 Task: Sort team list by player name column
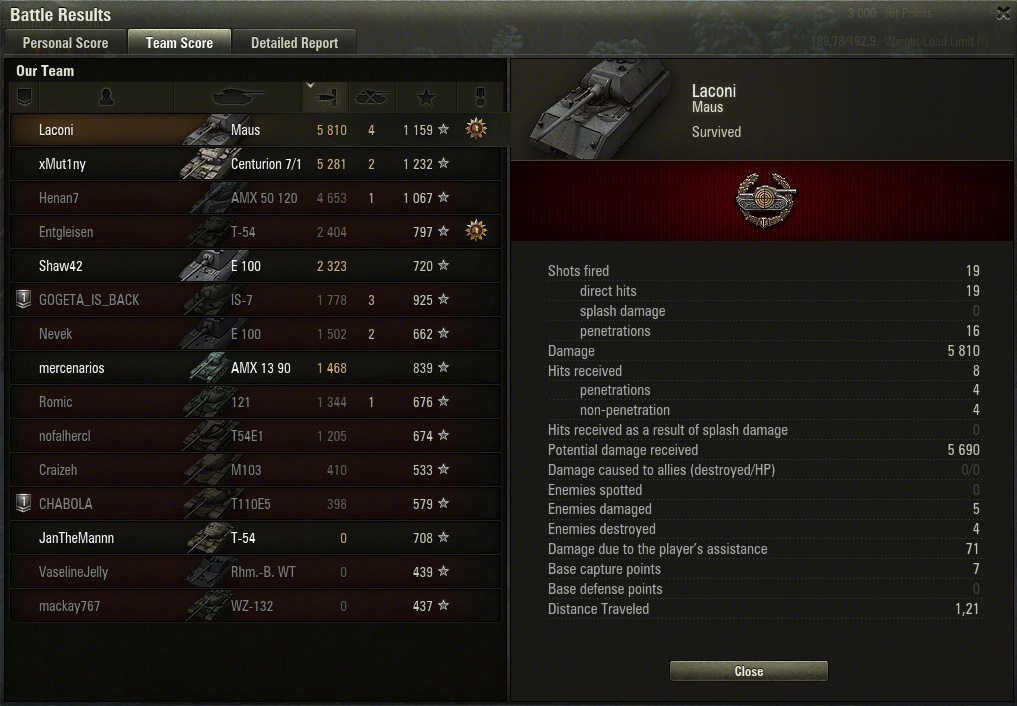[106, 97]
